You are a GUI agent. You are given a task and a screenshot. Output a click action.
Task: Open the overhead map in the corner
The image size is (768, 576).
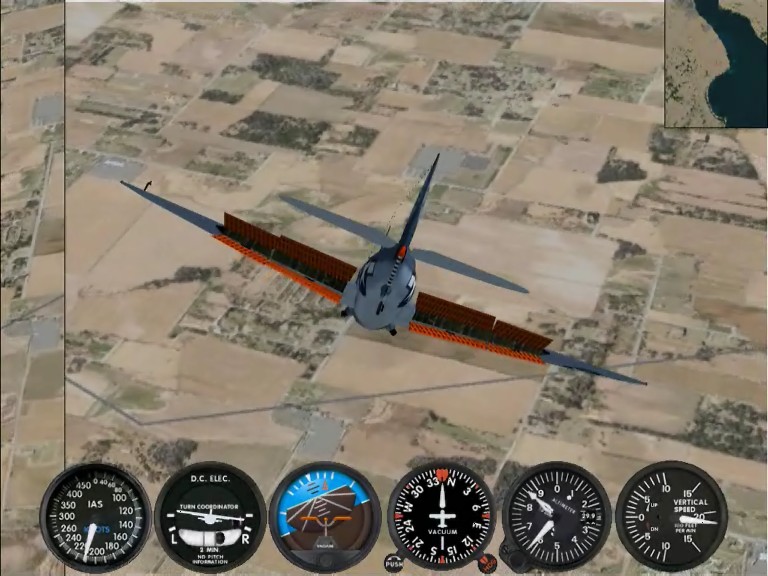click(716, 63)
